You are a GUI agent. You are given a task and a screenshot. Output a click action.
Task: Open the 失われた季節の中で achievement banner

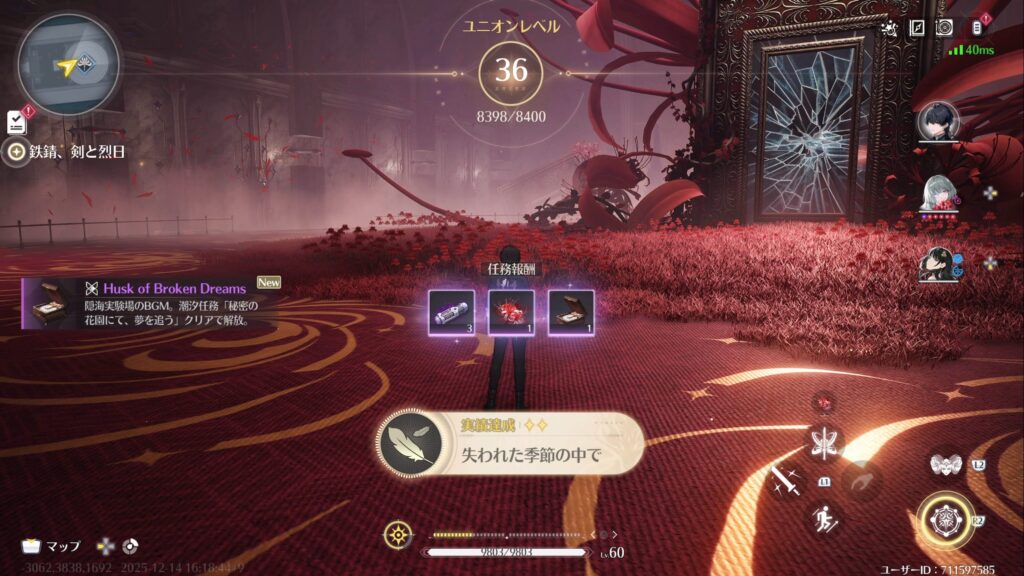(510, 444)
